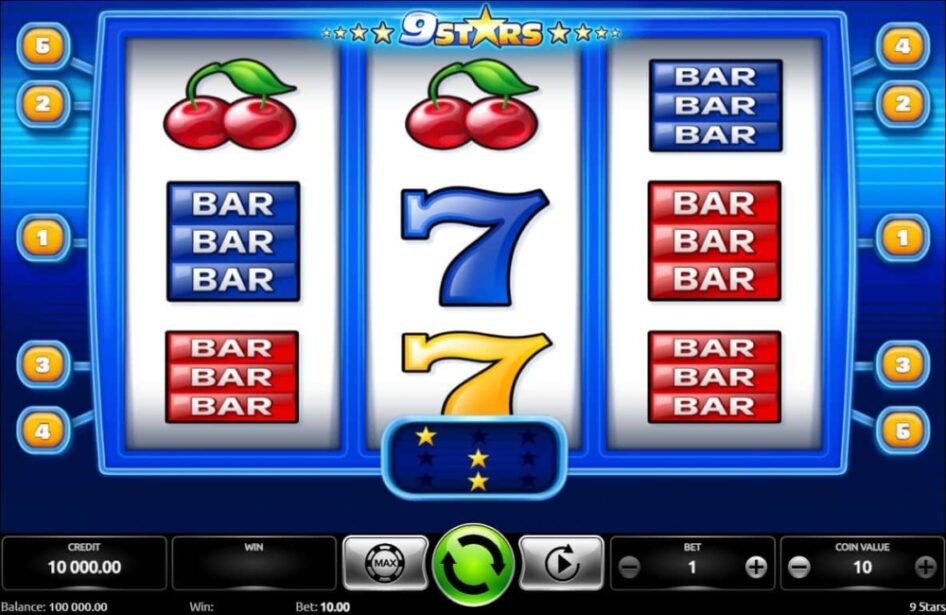
Task: Select payline 4 marker on the right side
Action: (x=902, y=46)
